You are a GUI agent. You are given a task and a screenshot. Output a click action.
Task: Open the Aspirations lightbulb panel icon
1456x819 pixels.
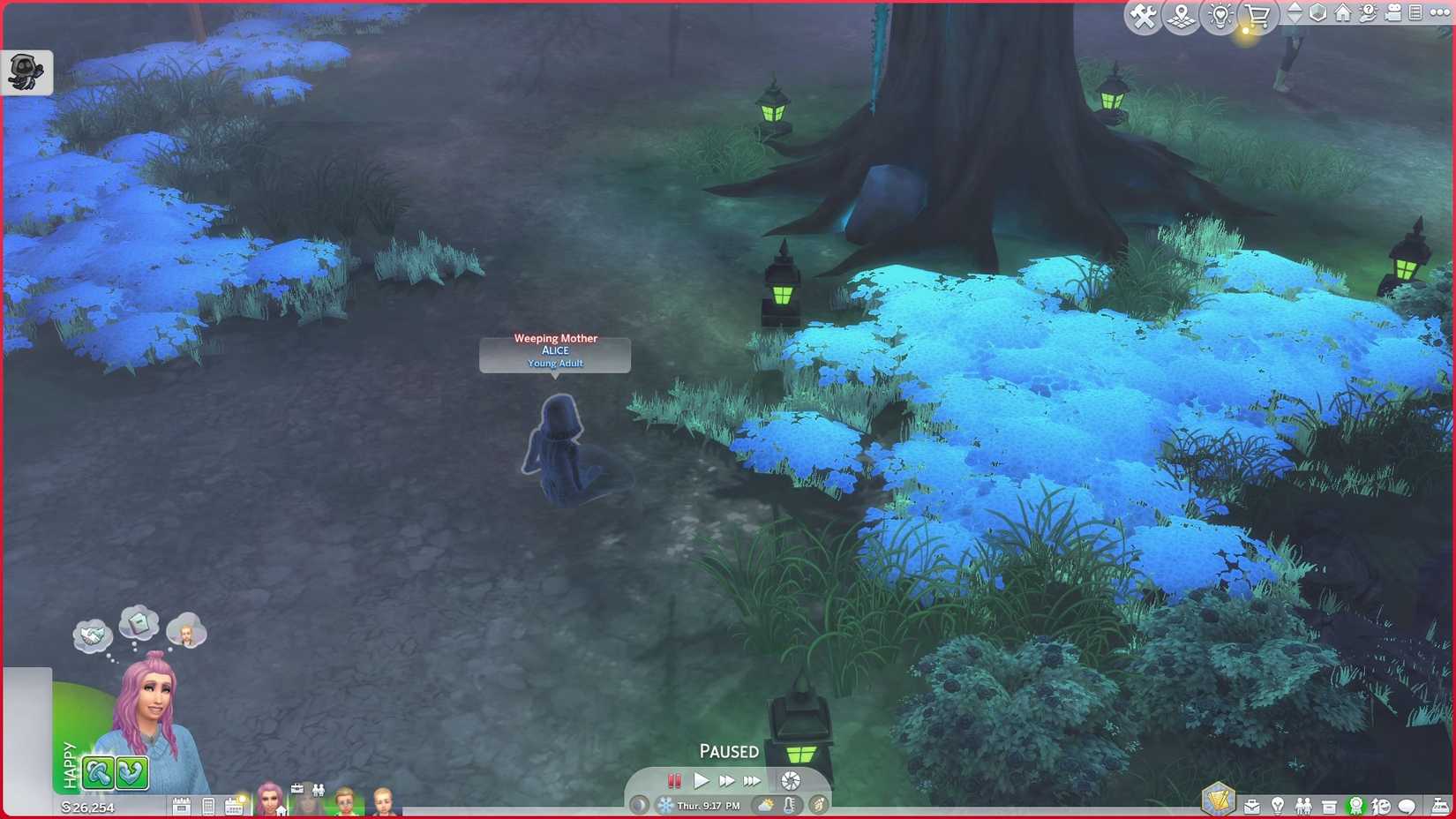[x=1278, y=806]
